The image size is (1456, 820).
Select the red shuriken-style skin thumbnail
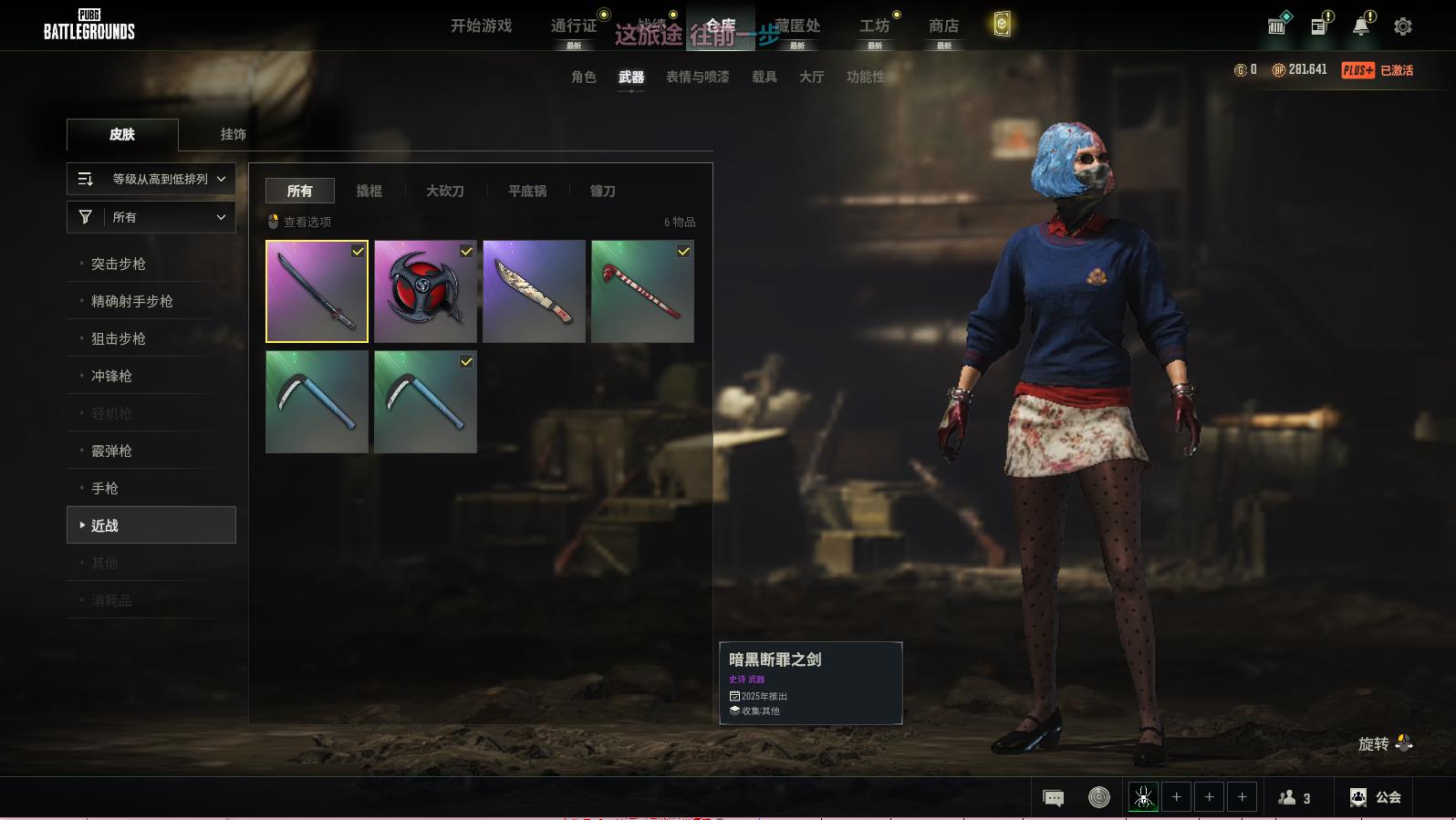click(425, 292)
